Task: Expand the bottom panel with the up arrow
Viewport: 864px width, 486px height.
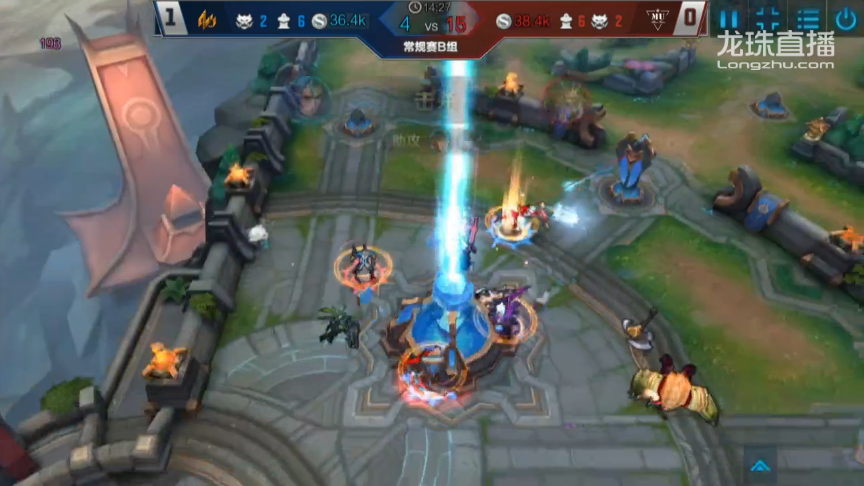Action: (x=759, y=463)
